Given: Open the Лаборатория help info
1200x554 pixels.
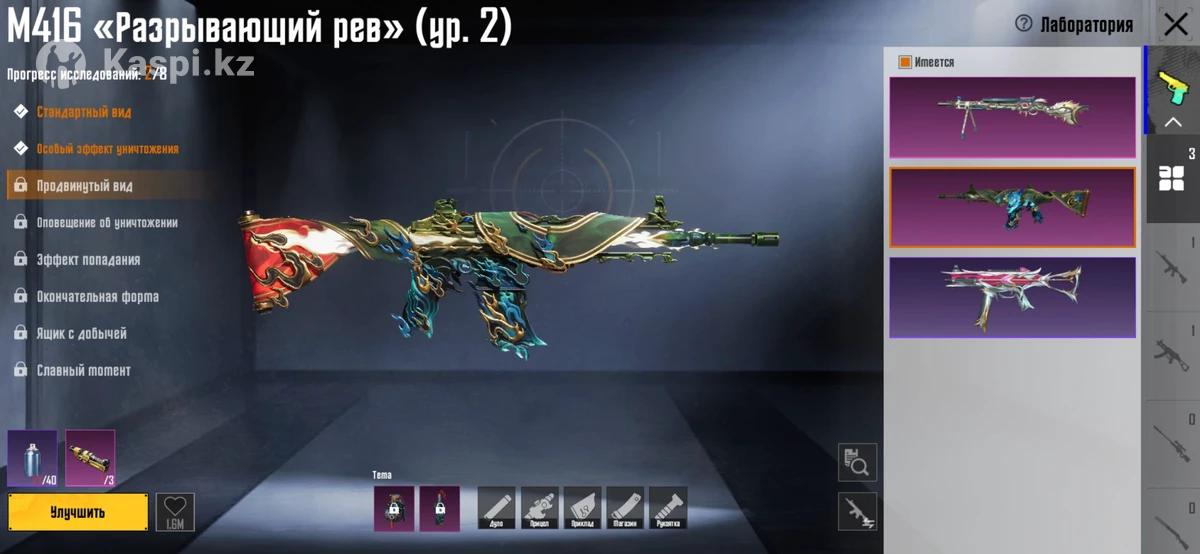Looking at the screenshot, I should [x=1023, y=25].
